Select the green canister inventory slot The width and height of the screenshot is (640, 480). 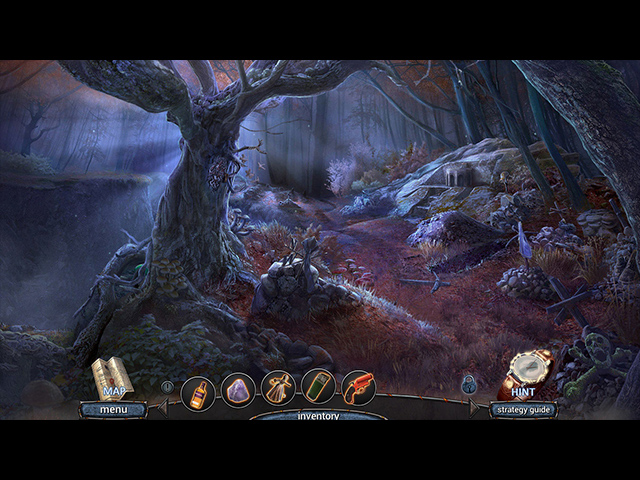pyautogui.click(x=318, y=388)
